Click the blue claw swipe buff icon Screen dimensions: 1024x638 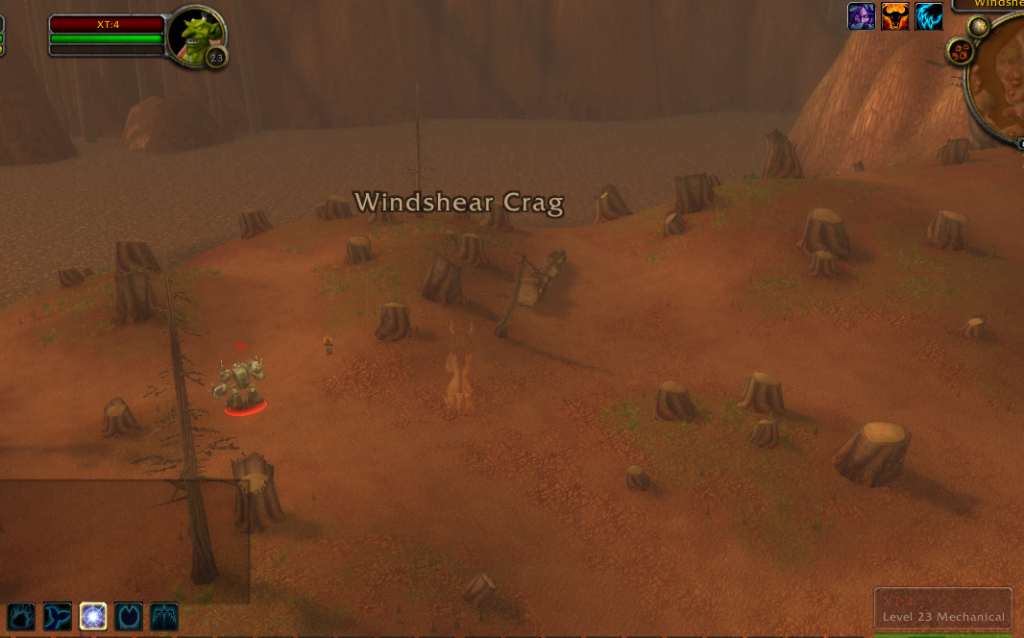pos(929,16)
